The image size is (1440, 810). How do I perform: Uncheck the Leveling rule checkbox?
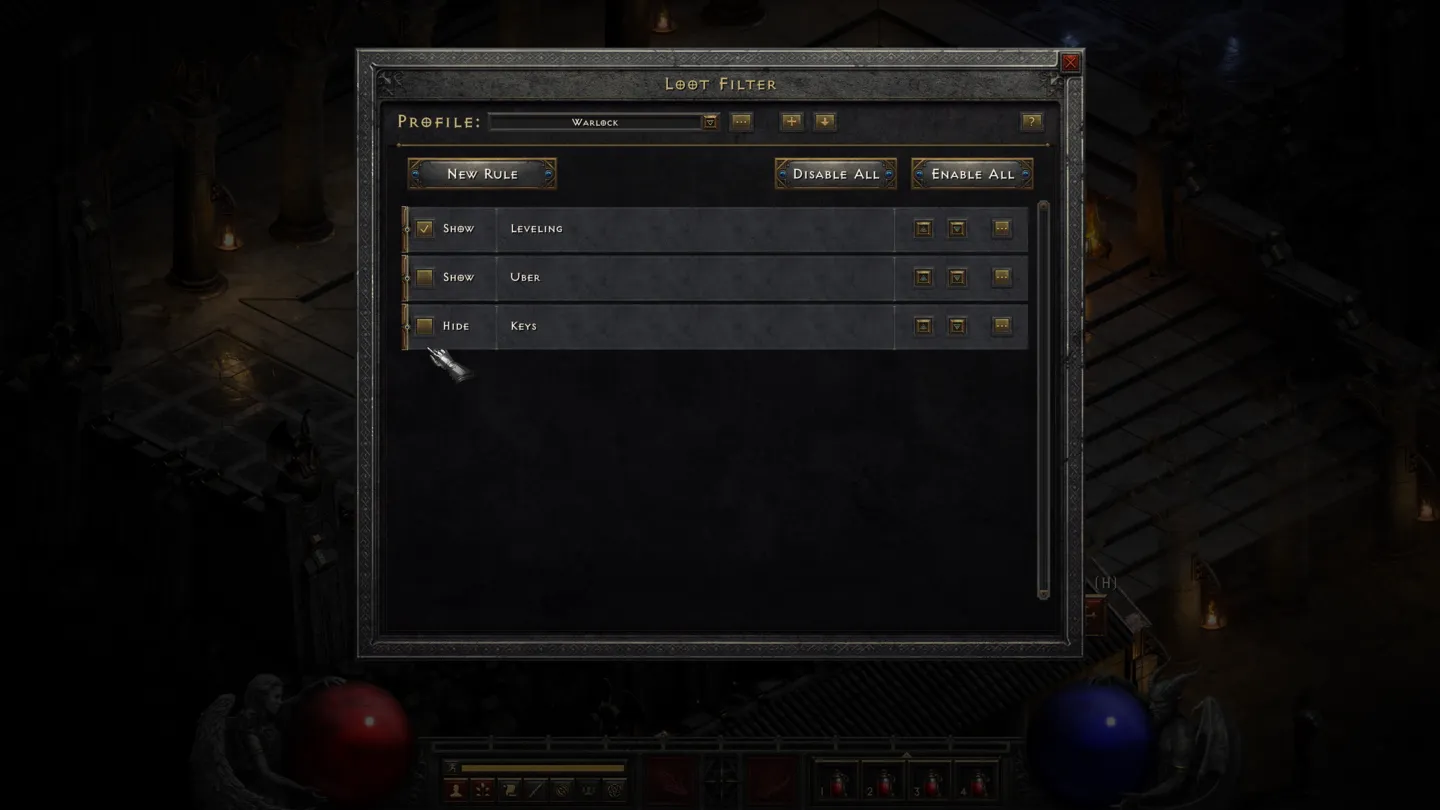(x=425, y=228)
